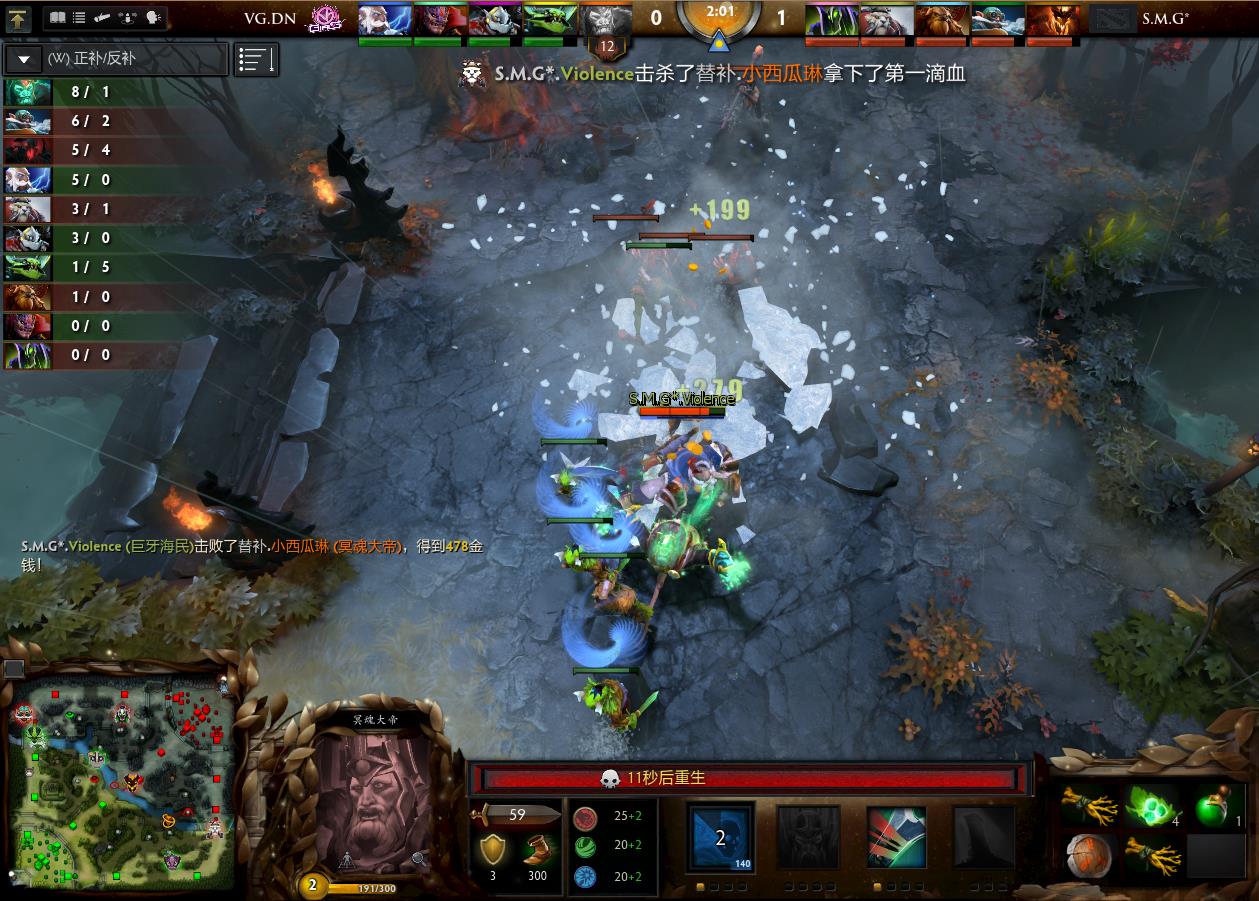Screen dimensions: 1259x901
Task: Click the magnifying glass on hero portrait
Action: [x=419, y=858]
